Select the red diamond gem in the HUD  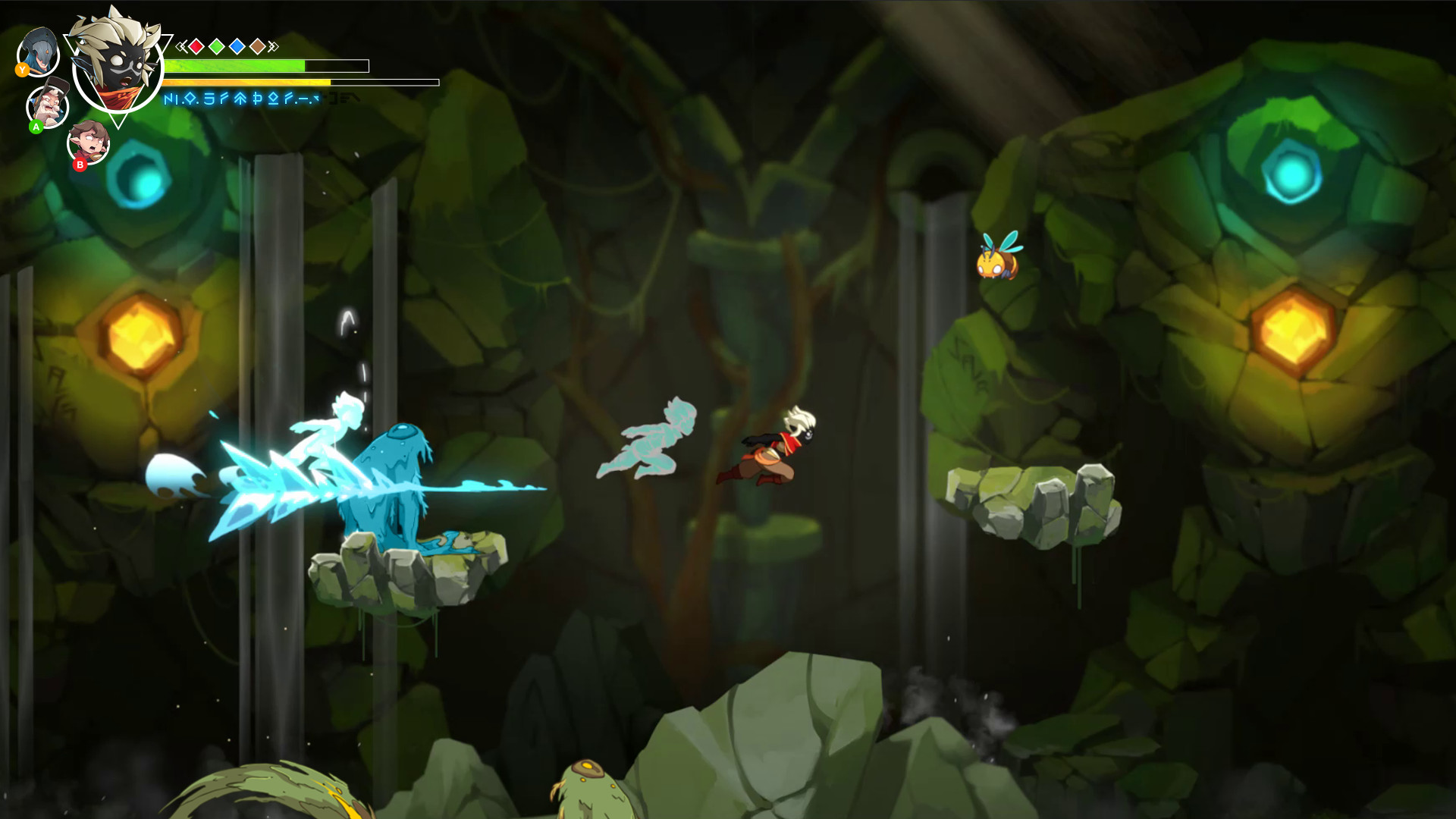[197, 46]
